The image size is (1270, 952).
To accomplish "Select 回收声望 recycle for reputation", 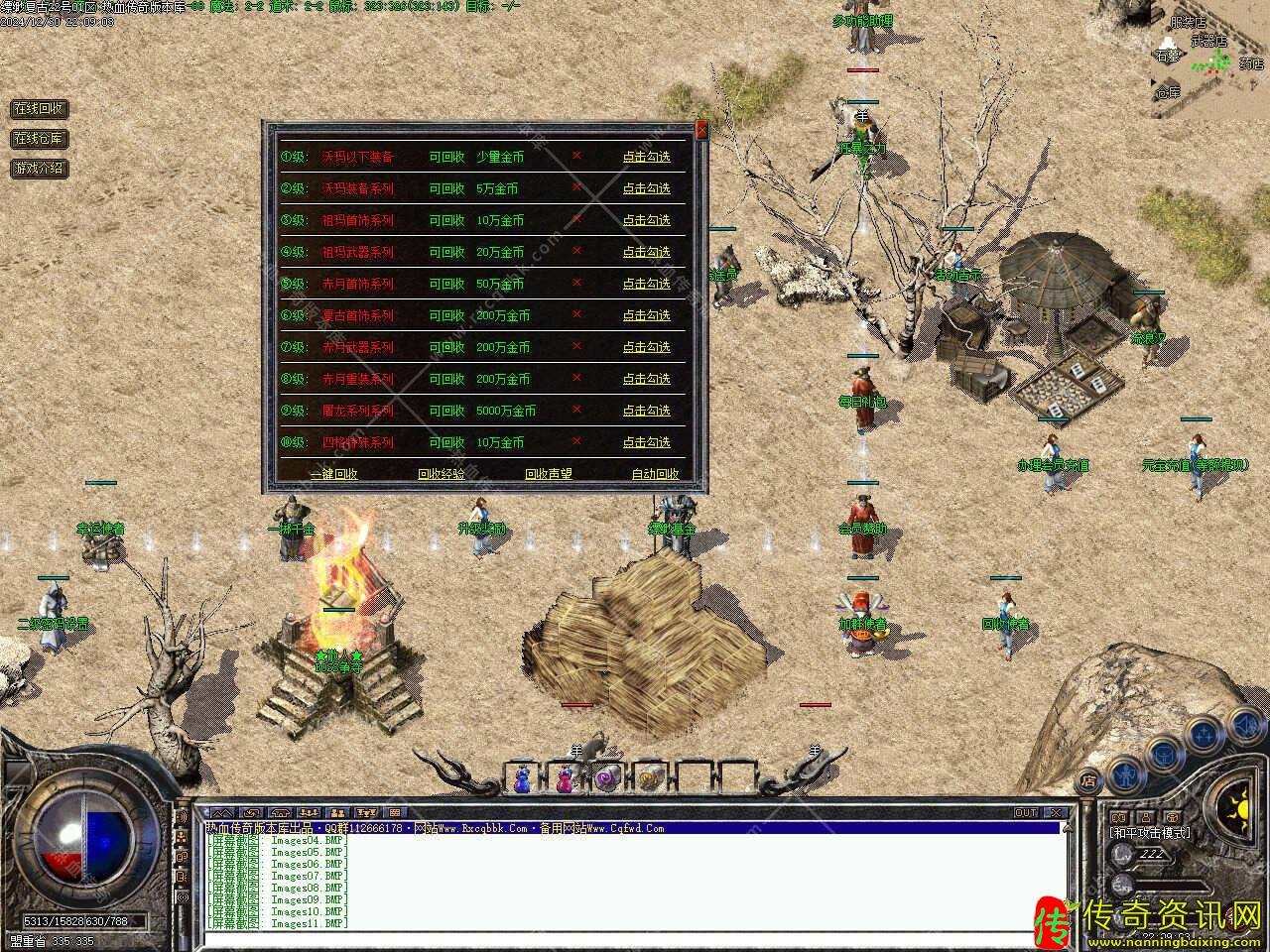I will pos(548,474).
